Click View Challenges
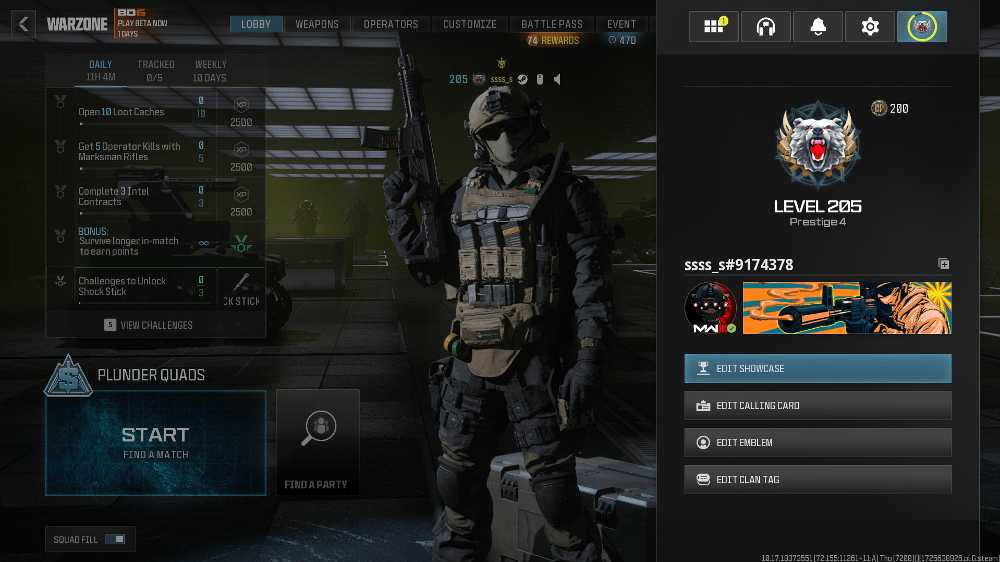This screenshot has height=562, width=1000. tap(156, 325)
